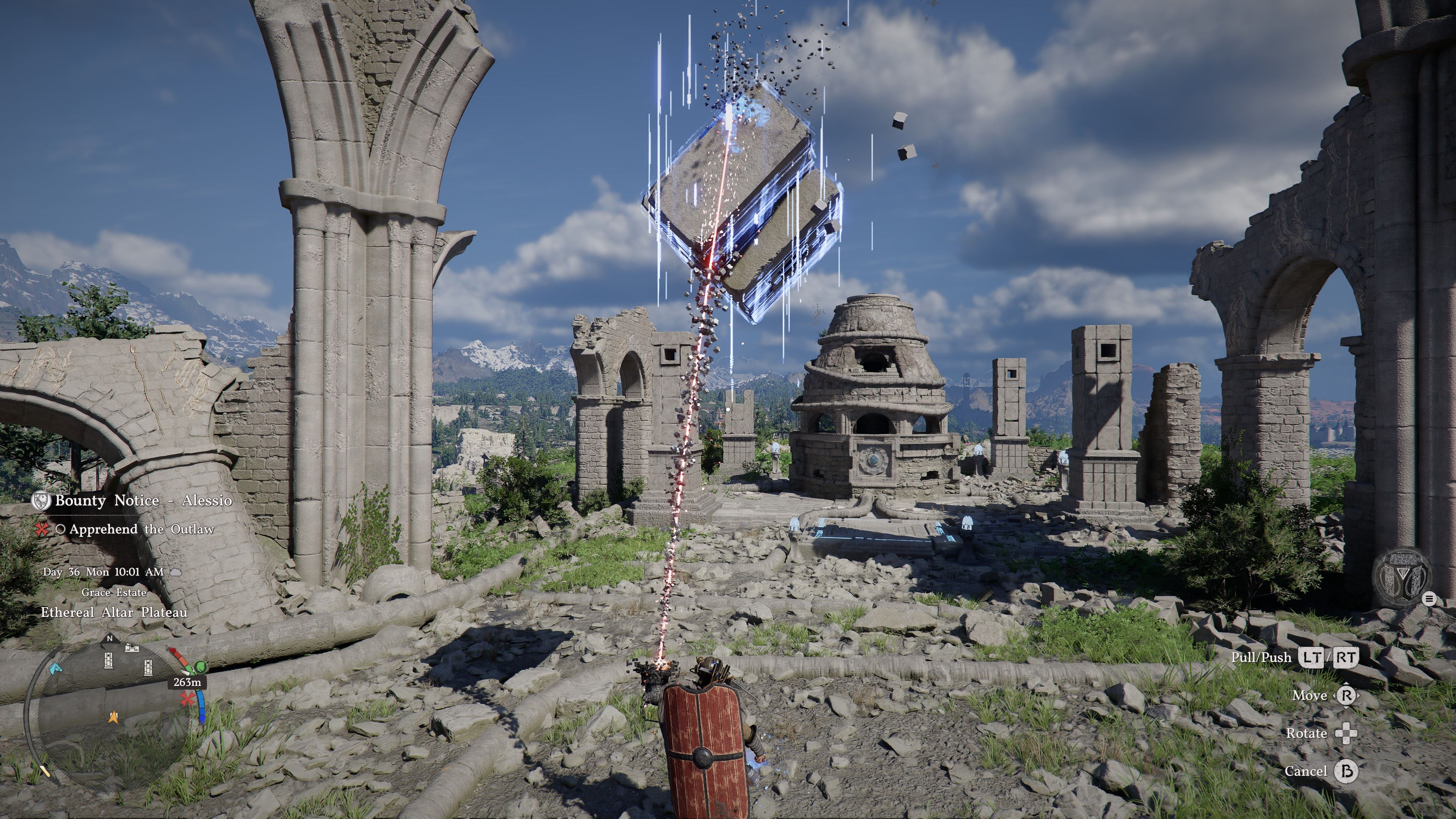Select the blue horse marker on minimap
The height and width of the screenshot is (819, 1456).
point(54,669)
